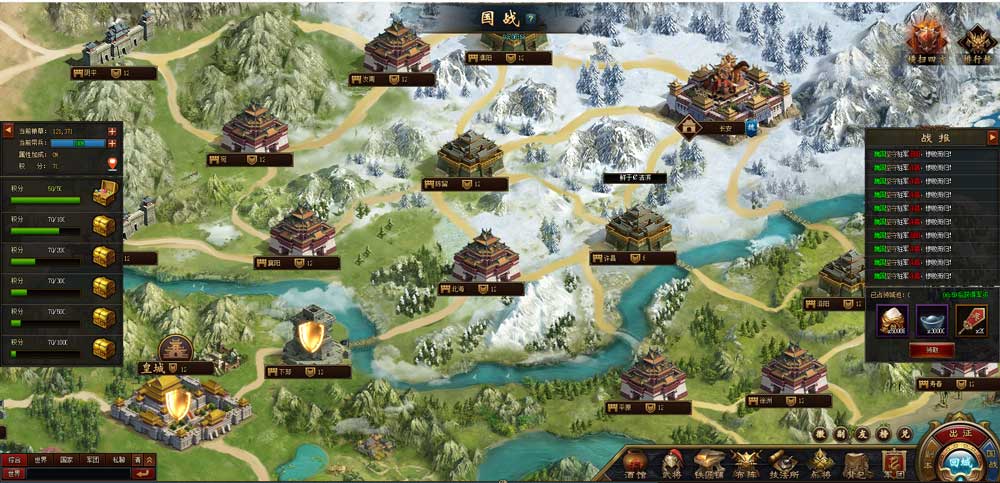
Task: Click the blue 回城 return-to-city orb
Action: coord(960,463)
